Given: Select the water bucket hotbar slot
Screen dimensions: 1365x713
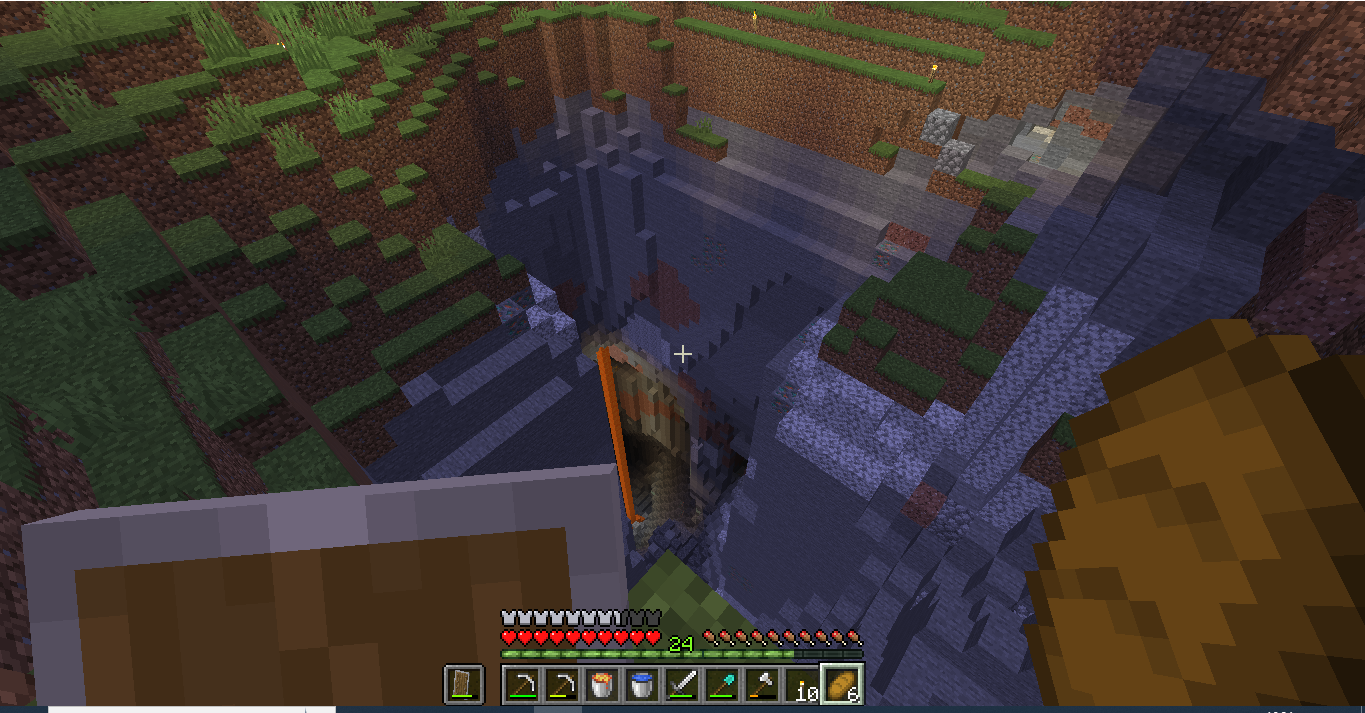Looking at the screenshot, I should 642,685.
